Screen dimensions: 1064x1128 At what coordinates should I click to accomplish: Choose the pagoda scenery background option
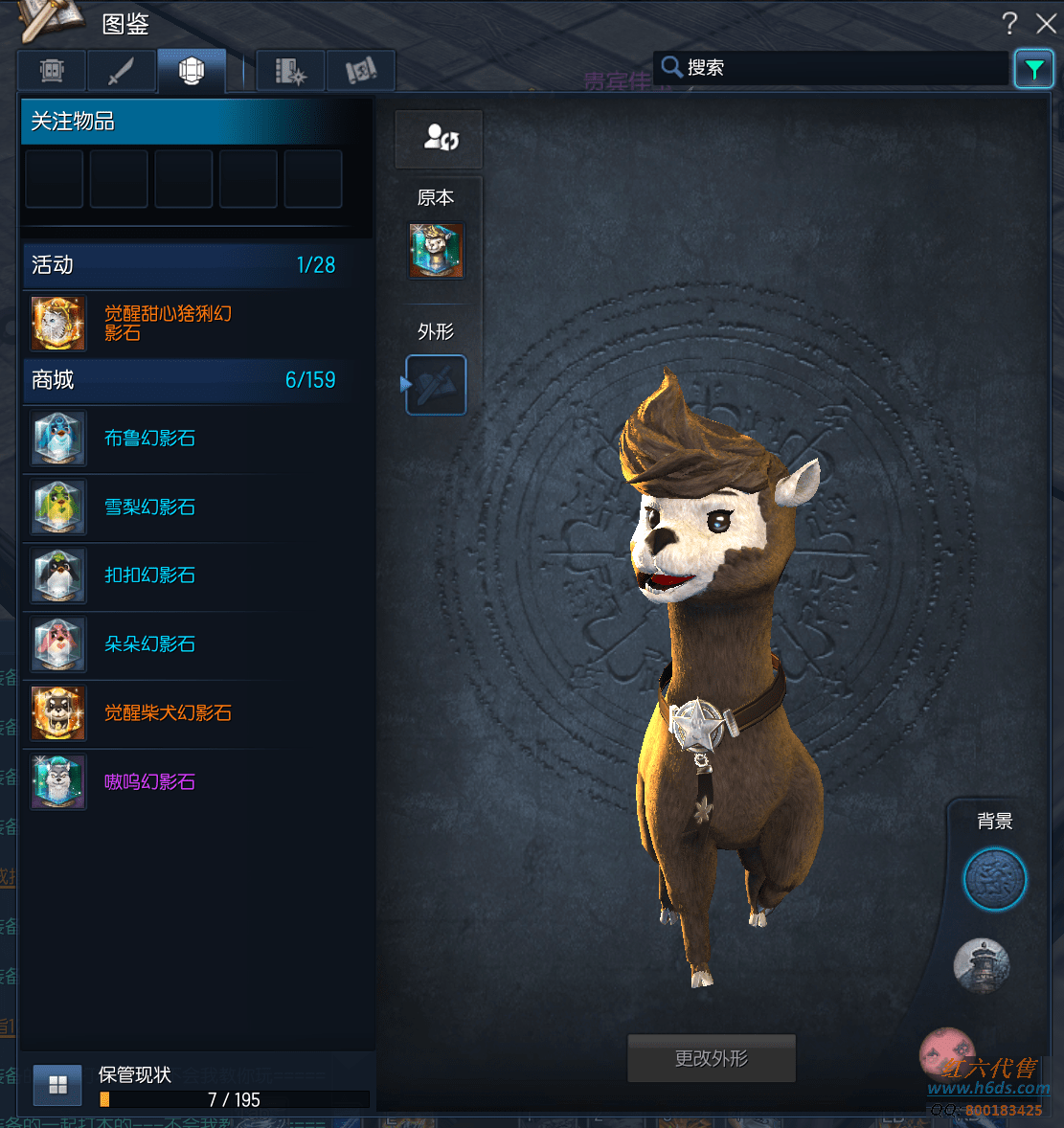coord(982,964)
